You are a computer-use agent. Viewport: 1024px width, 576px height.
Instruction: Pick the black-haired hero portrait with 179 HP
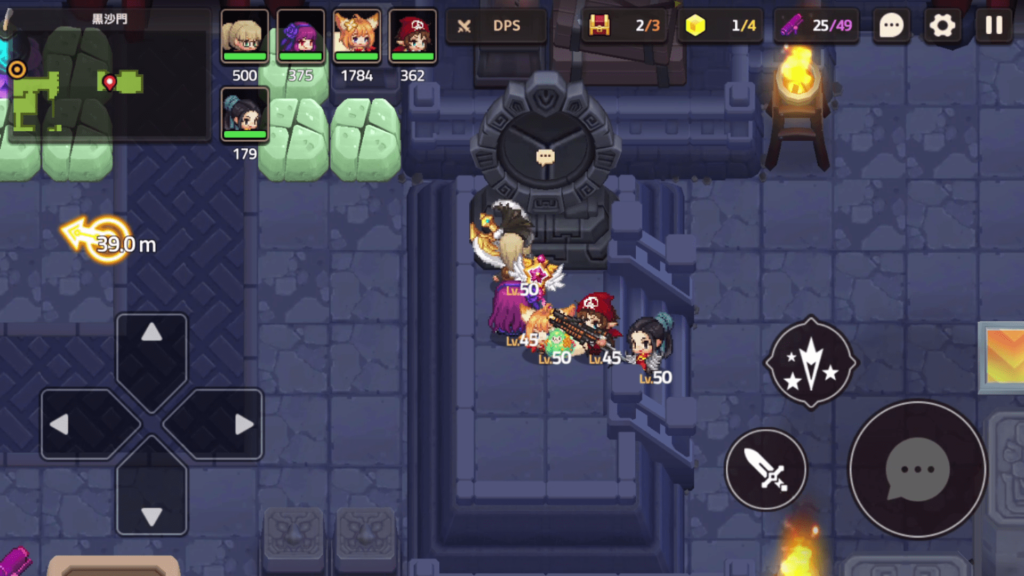pyautogui.click(x=244, y=114)
